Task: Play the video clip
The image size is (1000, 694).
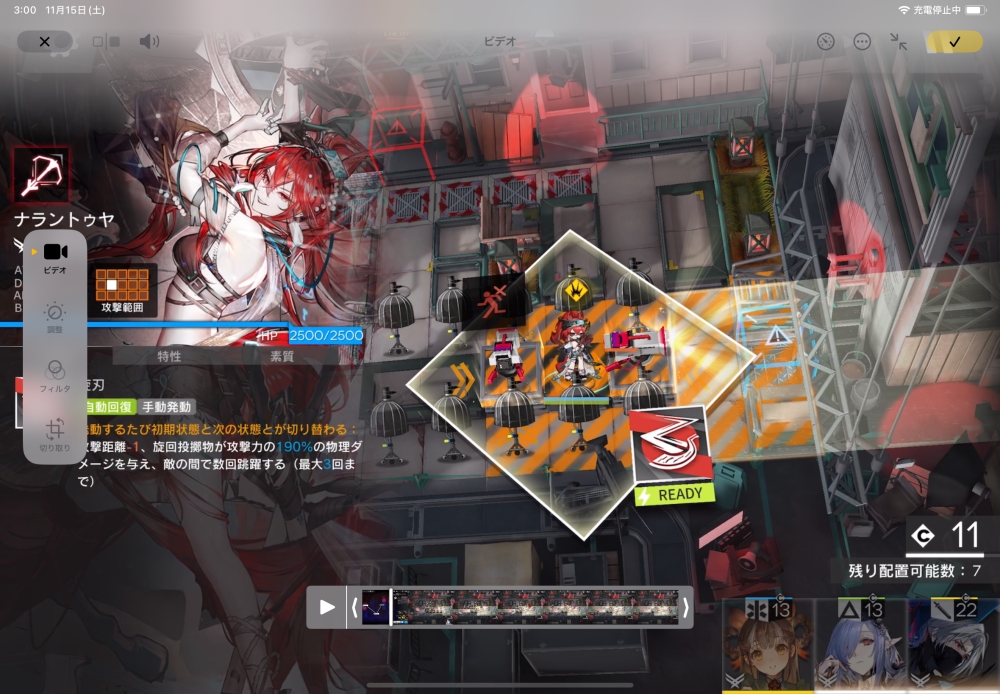Action: tap(327, 607)
